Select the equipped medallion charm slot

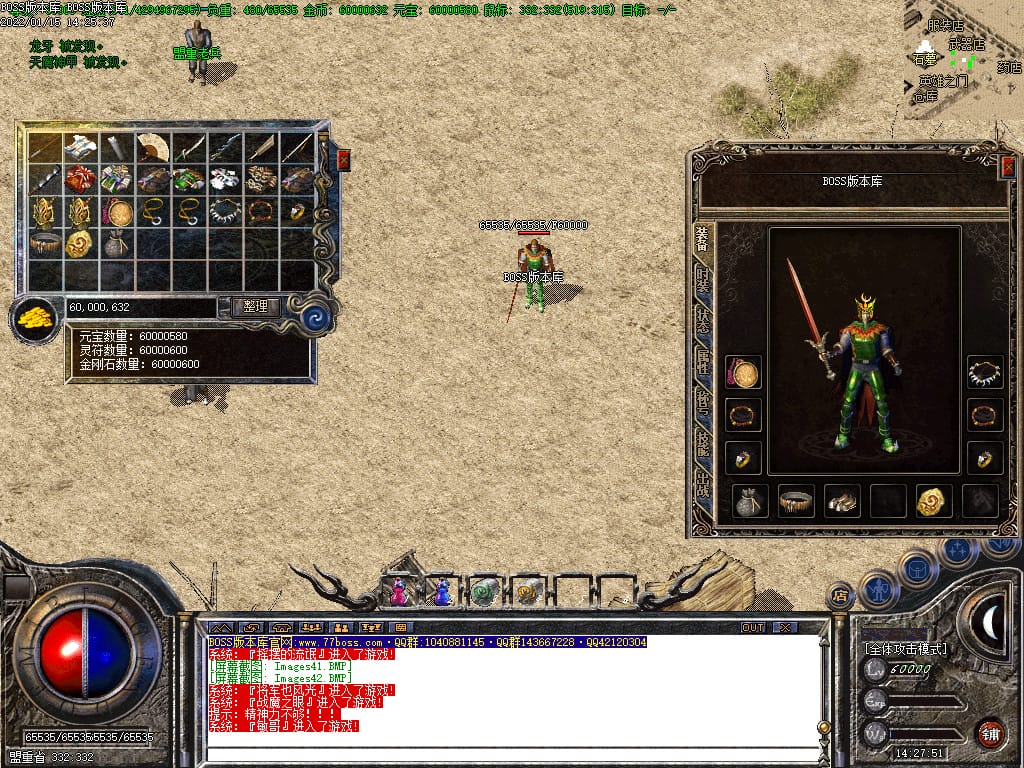743,373
